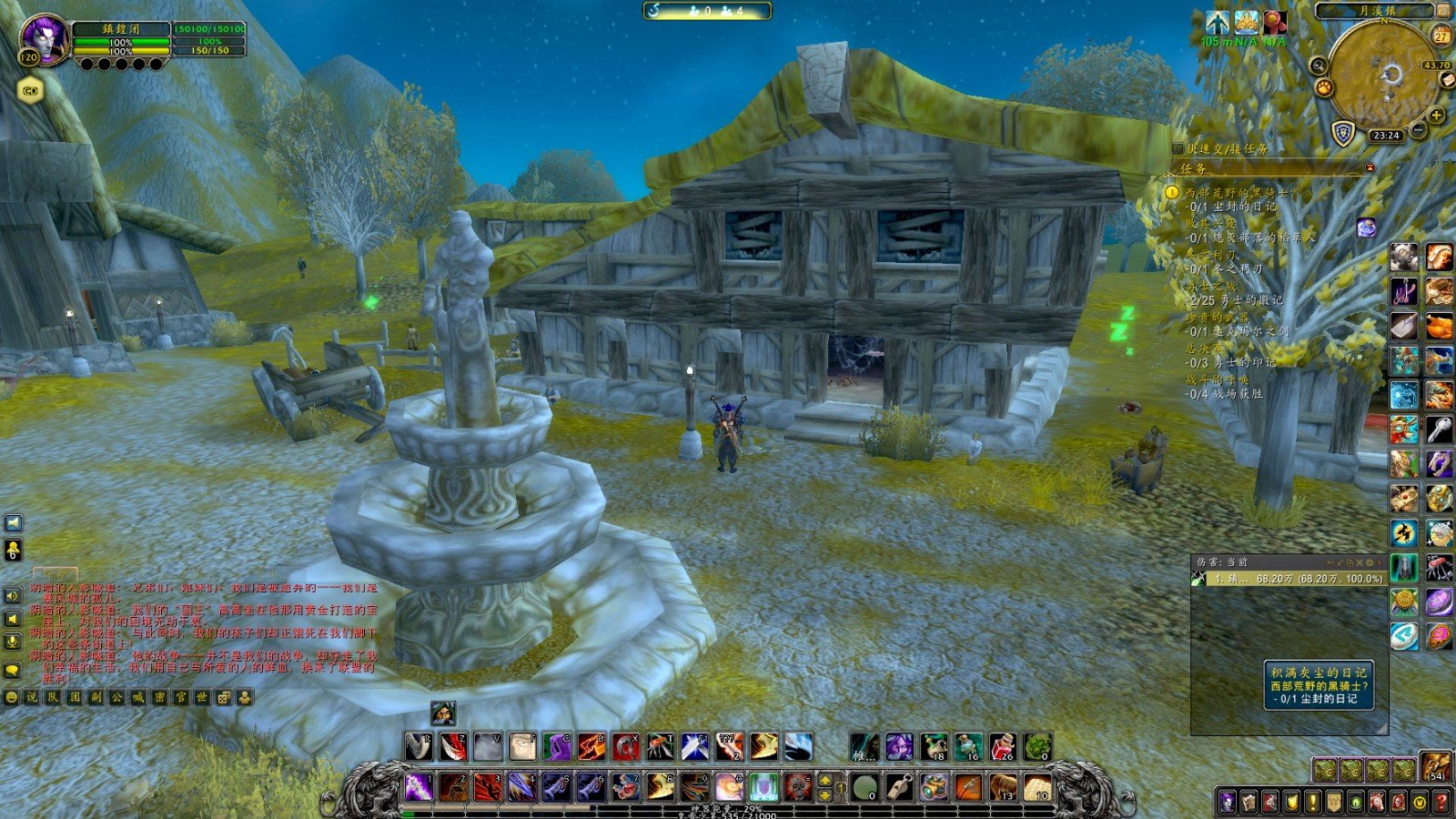Click the action bar page up arrow
Image resolution: width=1456 pixels, height=819 pixels.
point(825,780)
